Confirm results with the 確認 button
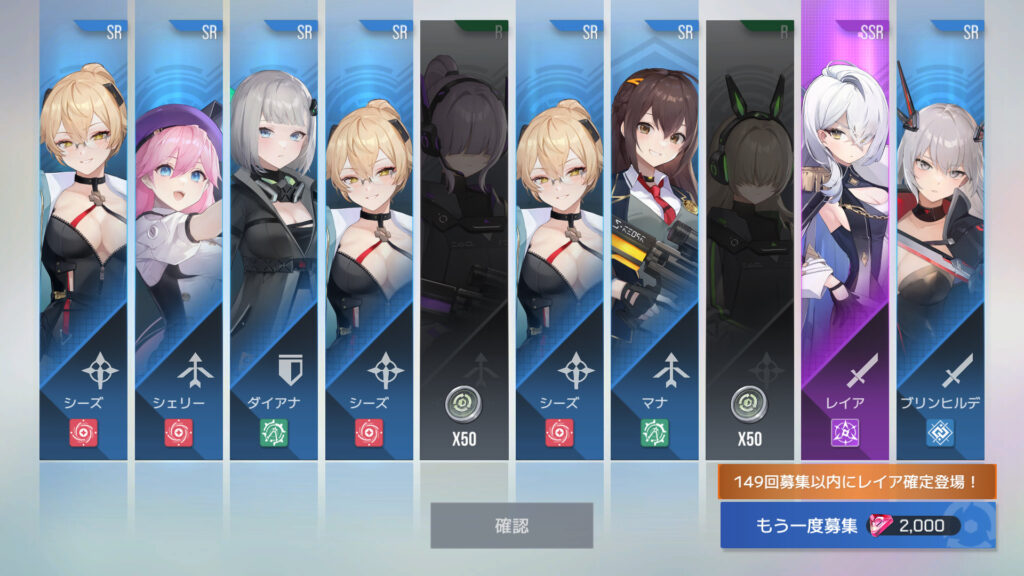This screenshot has width=1024, height=576. click(x=511, y=525)
